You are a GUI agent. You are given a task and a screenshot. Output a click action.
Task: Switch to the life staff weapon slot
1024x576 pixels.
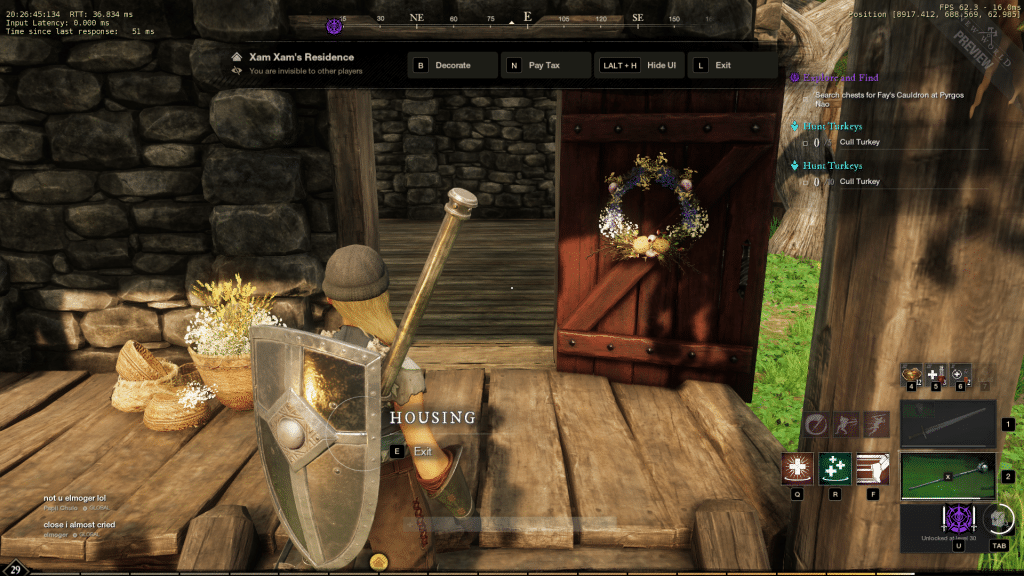point(948,474)
